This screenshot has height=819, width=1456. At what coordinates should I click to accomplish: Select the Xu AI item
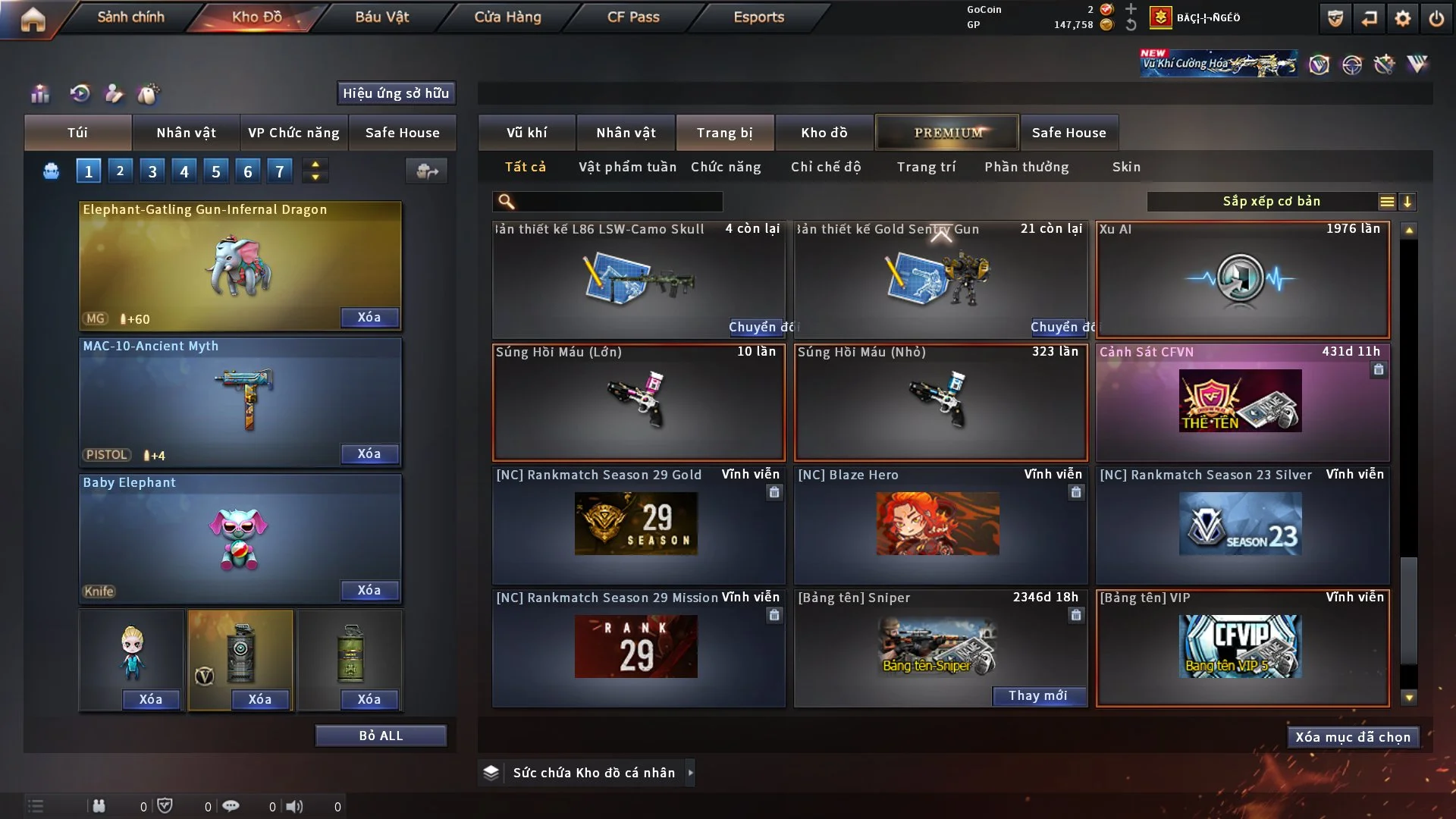(1241, 279)
